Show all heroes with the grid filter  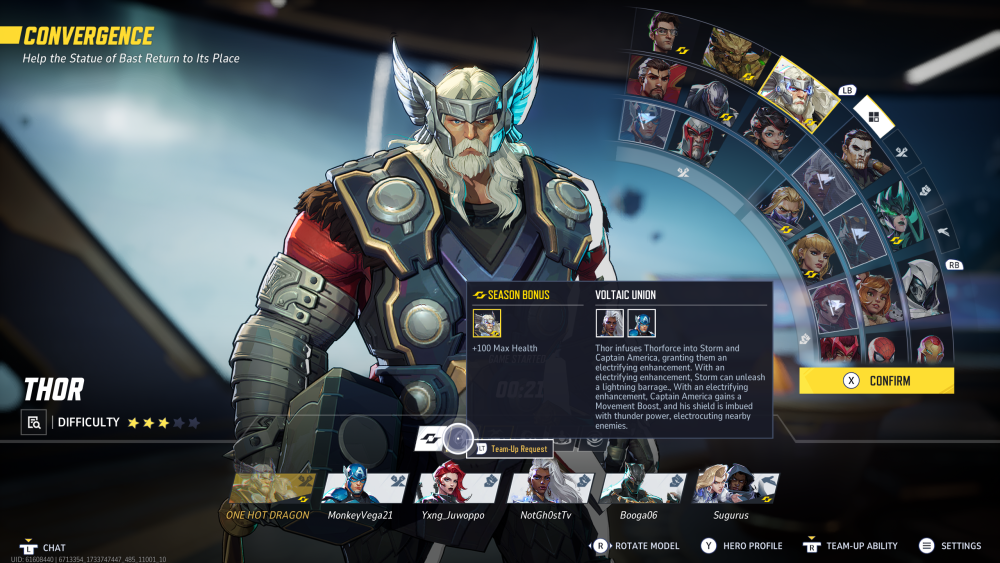(873, 118)
